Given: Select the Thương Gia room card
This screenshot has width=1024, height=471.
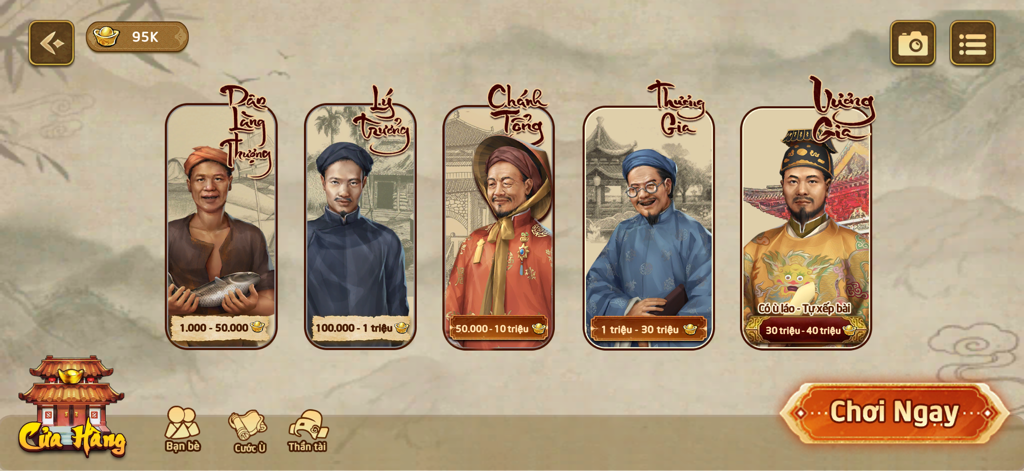Looking at the screenshot, I should 648,228.
